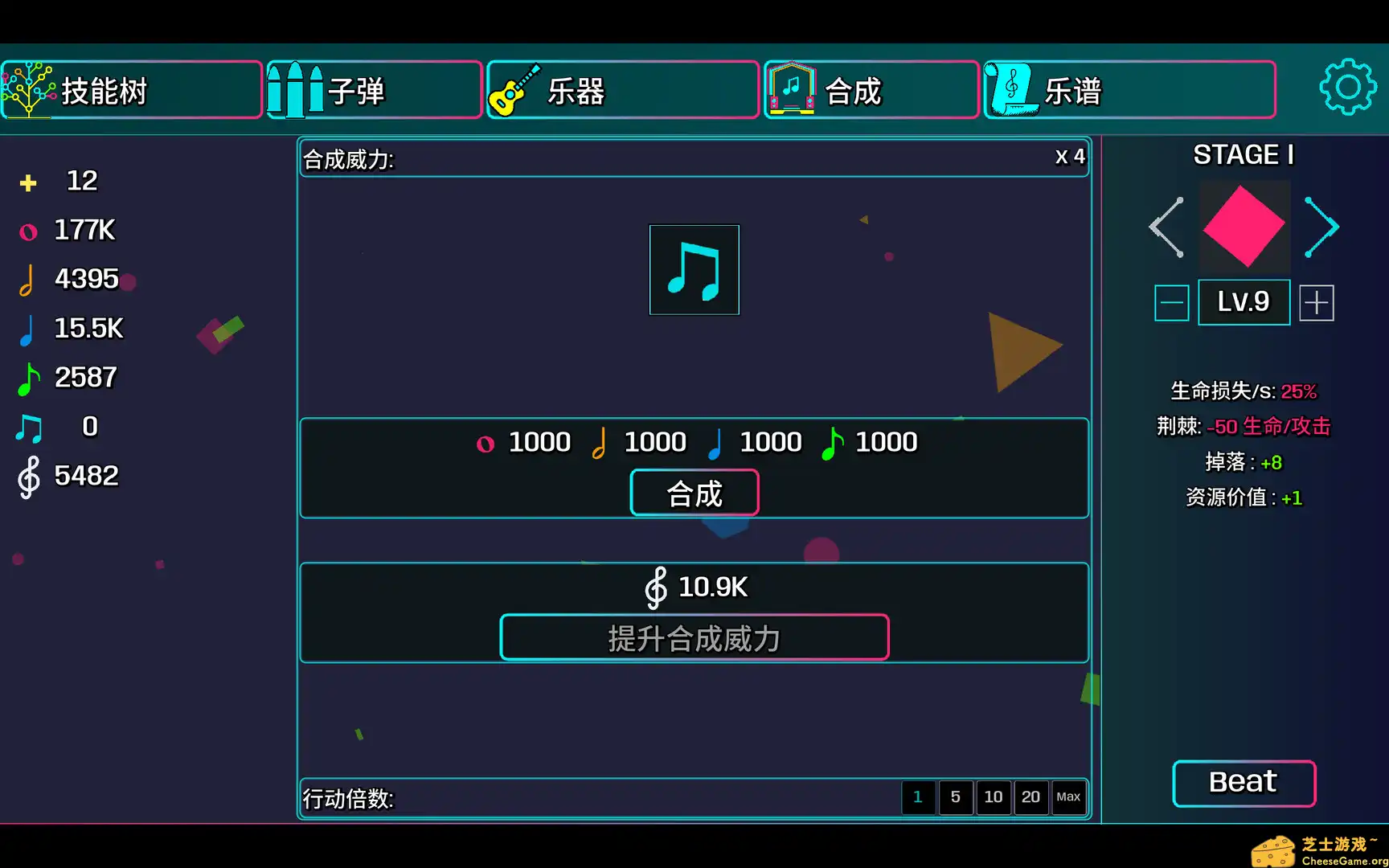Switch to the 乐器 tab
The width and height of the screenshot is (1389, 868).
pos(623,90)
